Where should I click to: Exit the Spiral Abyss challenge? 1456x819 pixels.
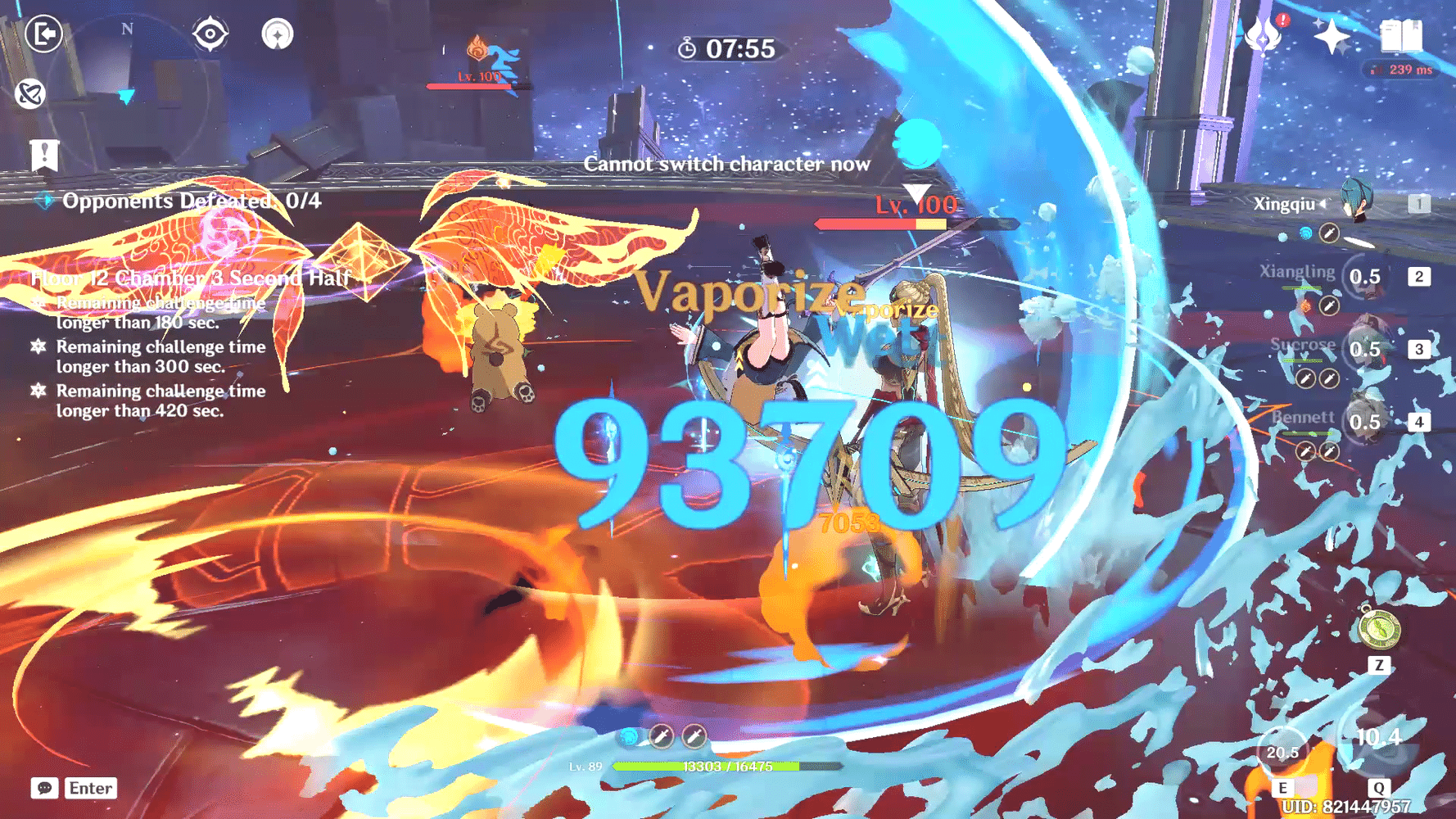(x=43, y=35)
